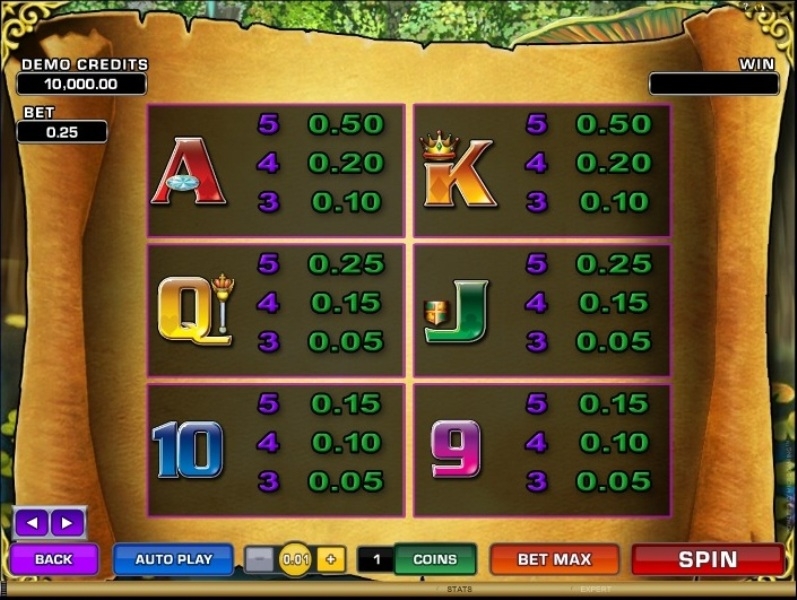Viewport: 797px width, 600px height.
Task: Increase coin size with plus button
Action: click(331, 560)
